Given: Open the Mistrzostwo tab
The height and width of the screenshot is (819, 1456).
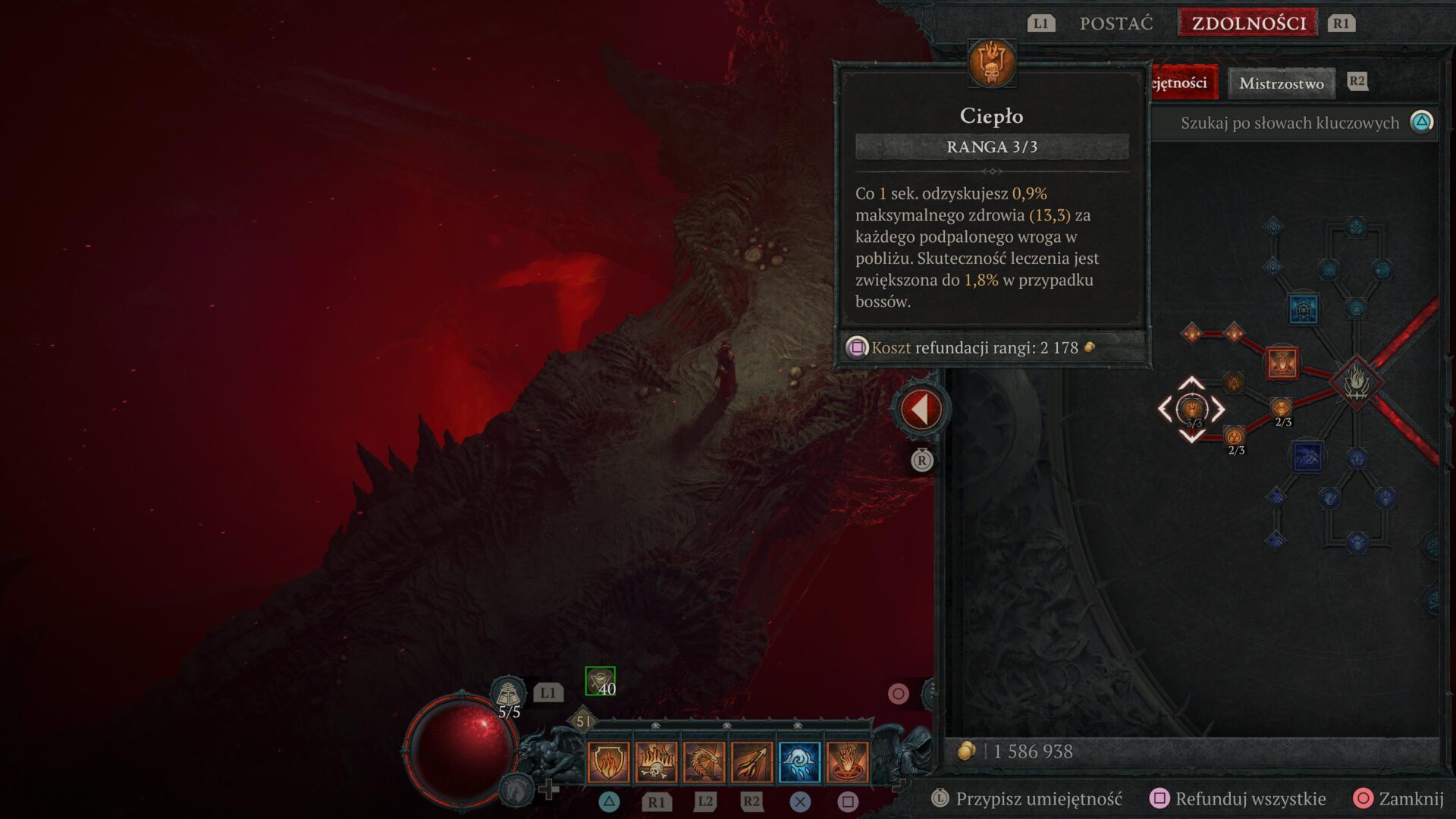Looking at the screenshot, I should coord(1282,83).
